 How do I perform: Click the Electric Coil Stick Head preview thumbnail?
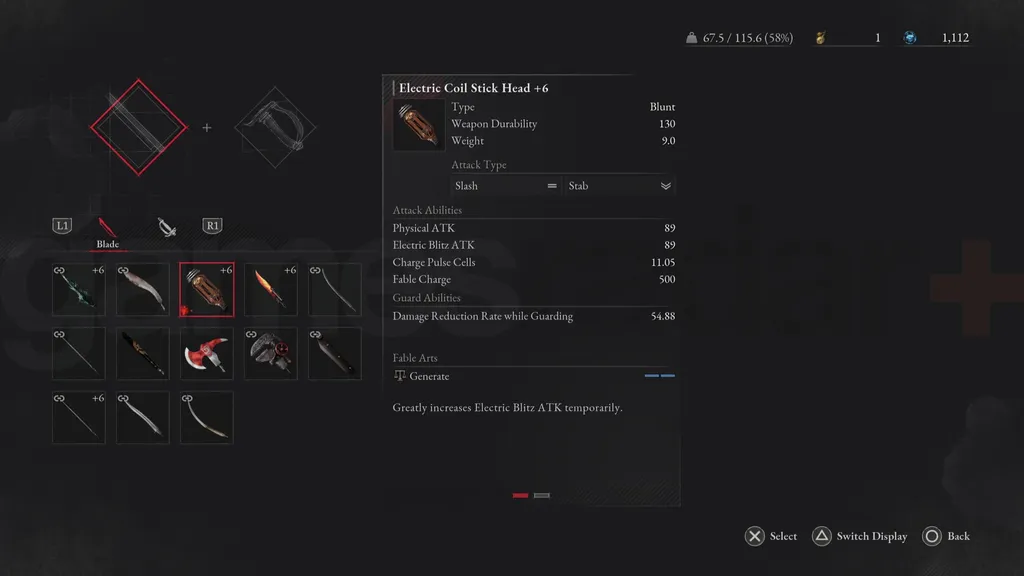(x=419, y=125)
